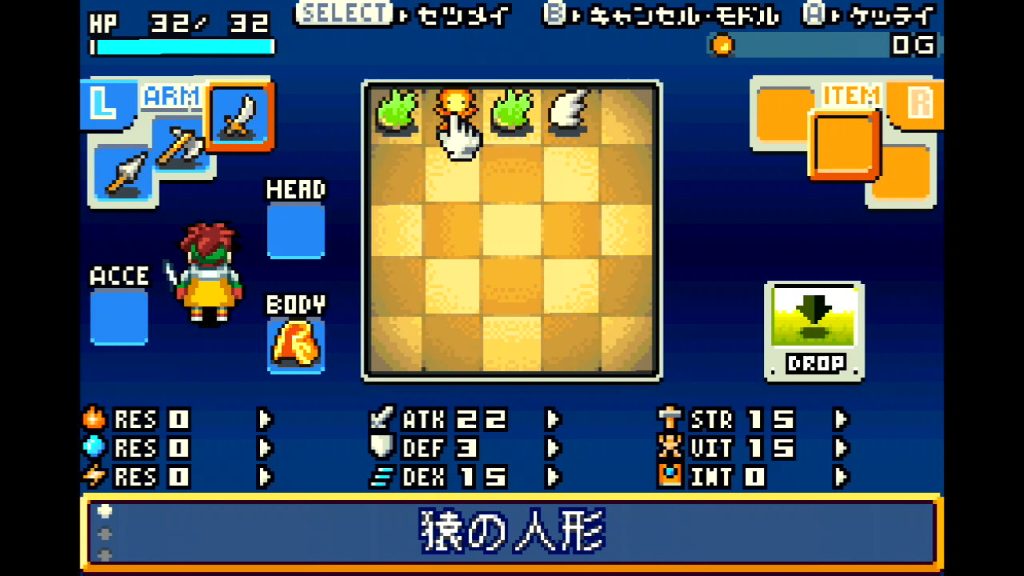Expand the ATK stat arrow
1024x576 pixels.
[x=552, y=419]
